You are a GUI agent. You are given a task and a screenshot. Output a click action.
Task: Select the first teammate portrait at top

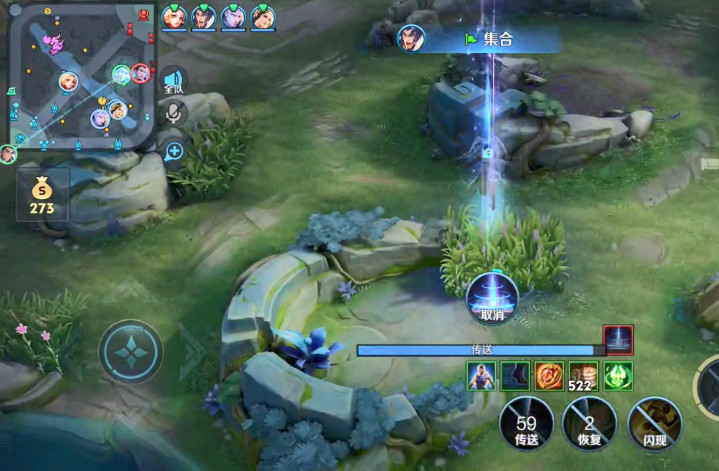pyautogui.click(x=174, y=17)
